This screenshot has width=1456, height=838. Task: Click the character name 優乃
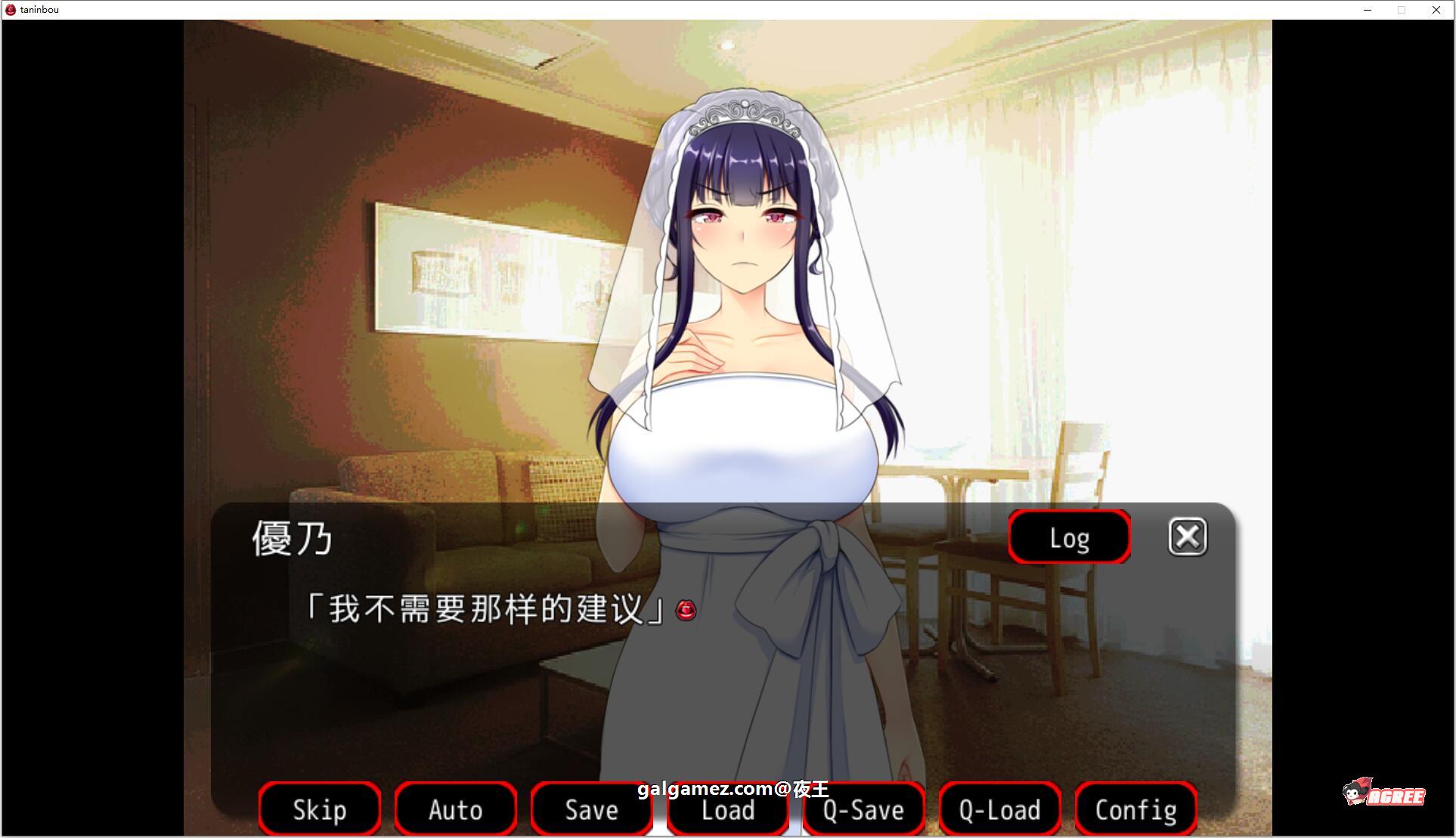coord(291,539)
